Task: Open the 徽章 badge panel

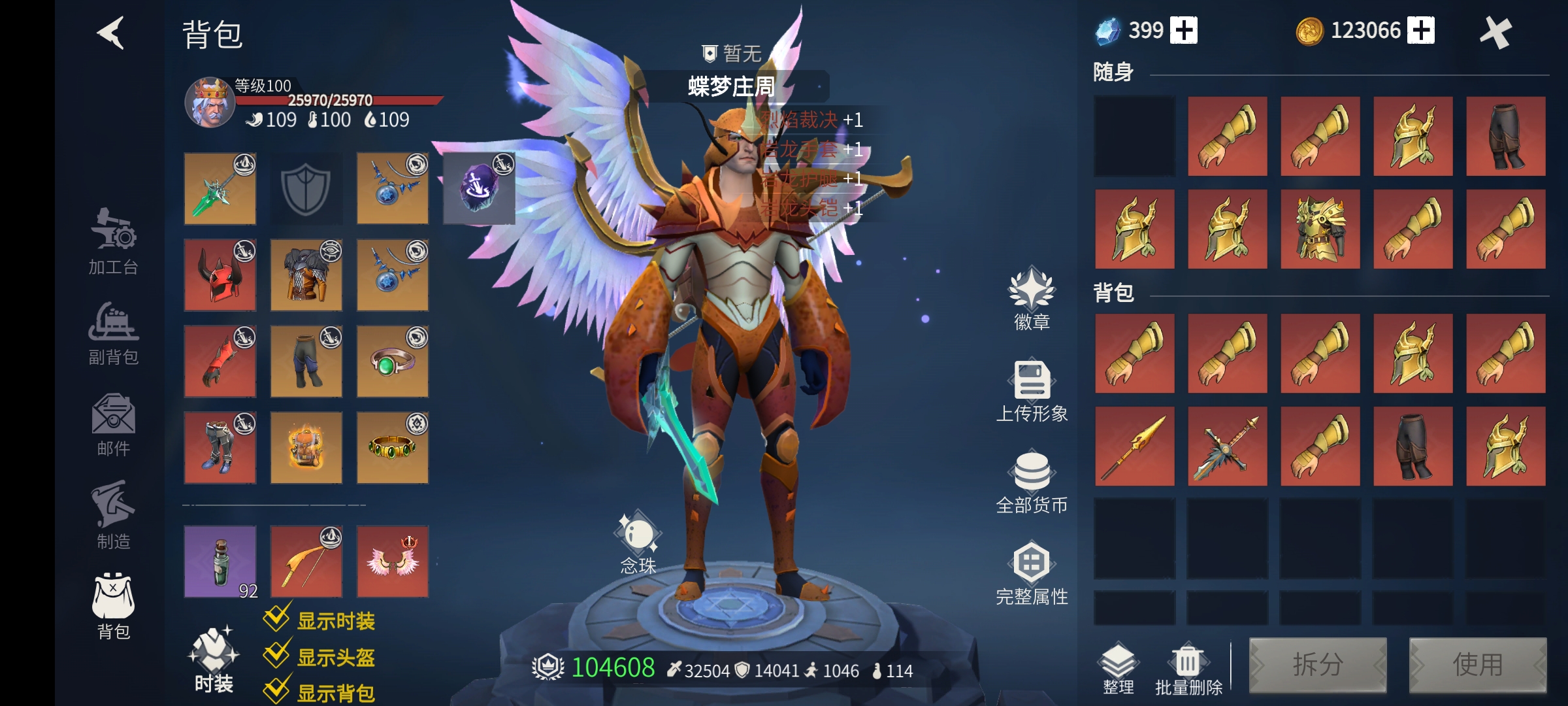Action: pyautogui.click(x=1032, y=298)
